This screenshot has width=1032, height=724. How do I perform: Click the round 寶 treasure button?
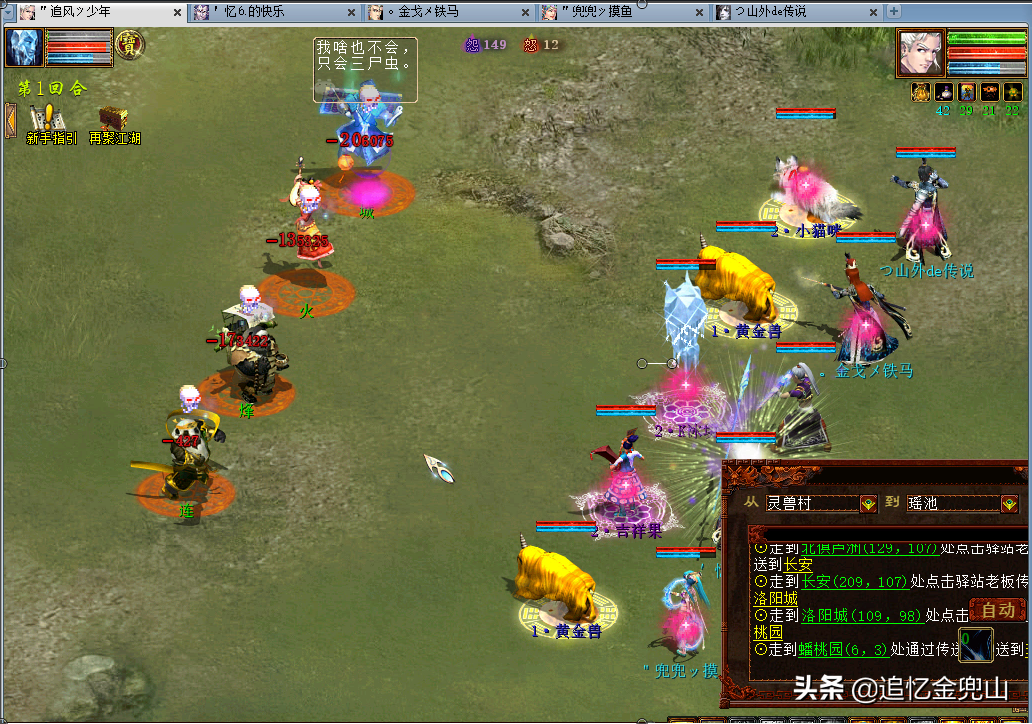130,44
